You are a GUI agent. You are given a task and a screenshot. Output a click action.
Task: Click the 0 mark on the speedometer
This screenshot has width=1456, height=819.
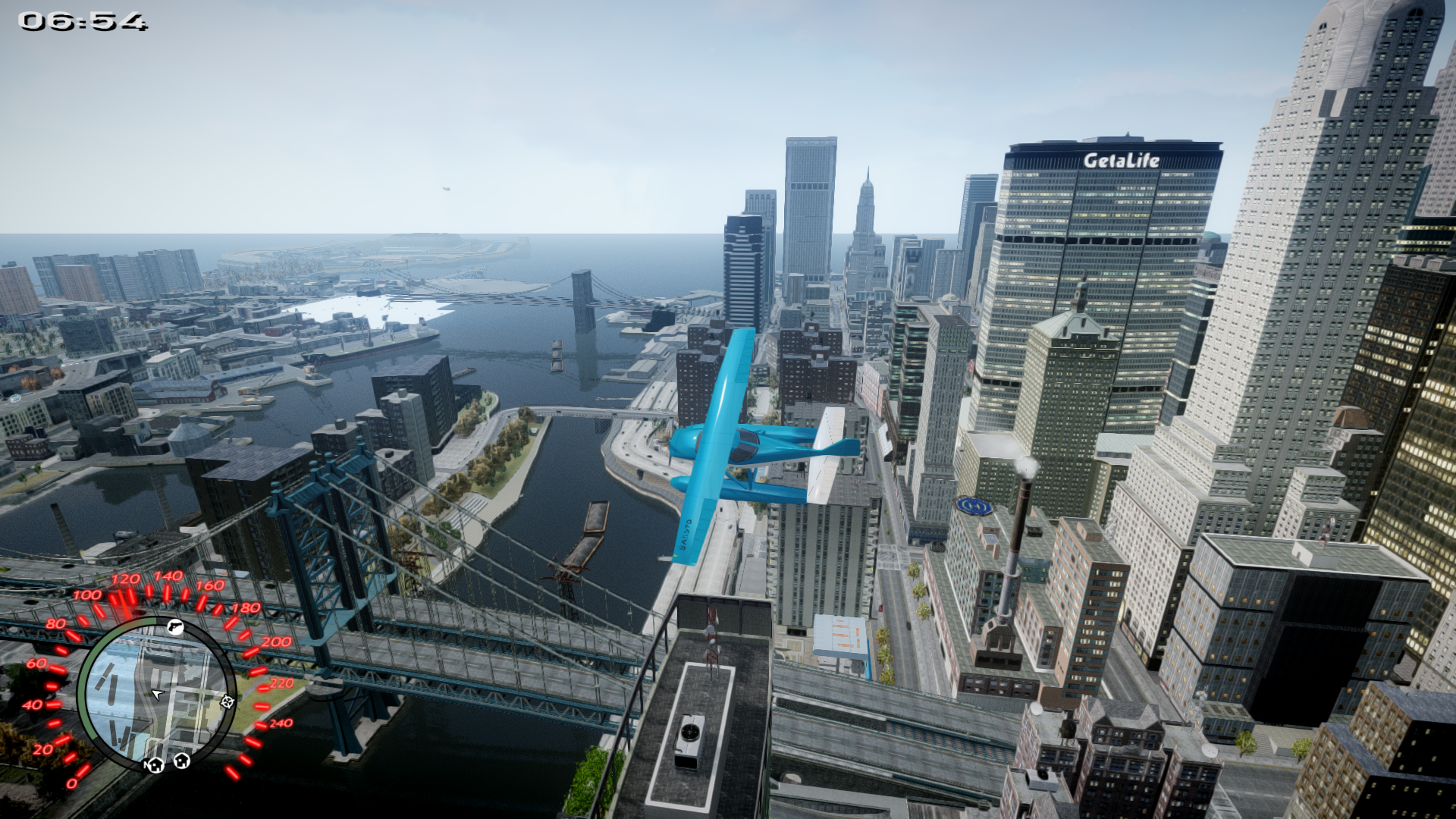pos(73,783)
